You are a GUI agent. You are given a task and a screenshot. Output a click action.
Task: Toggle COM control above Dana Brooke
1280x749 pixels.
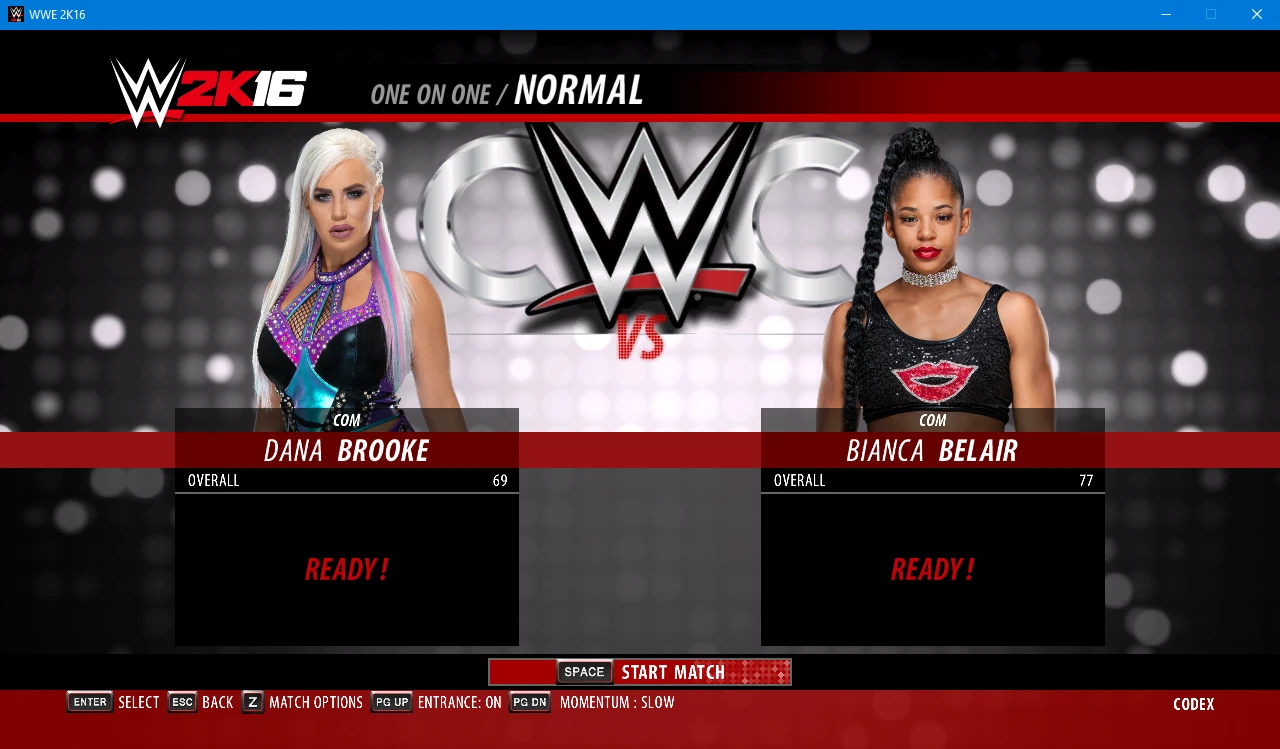pyautogui.click(x=347, y=420)
